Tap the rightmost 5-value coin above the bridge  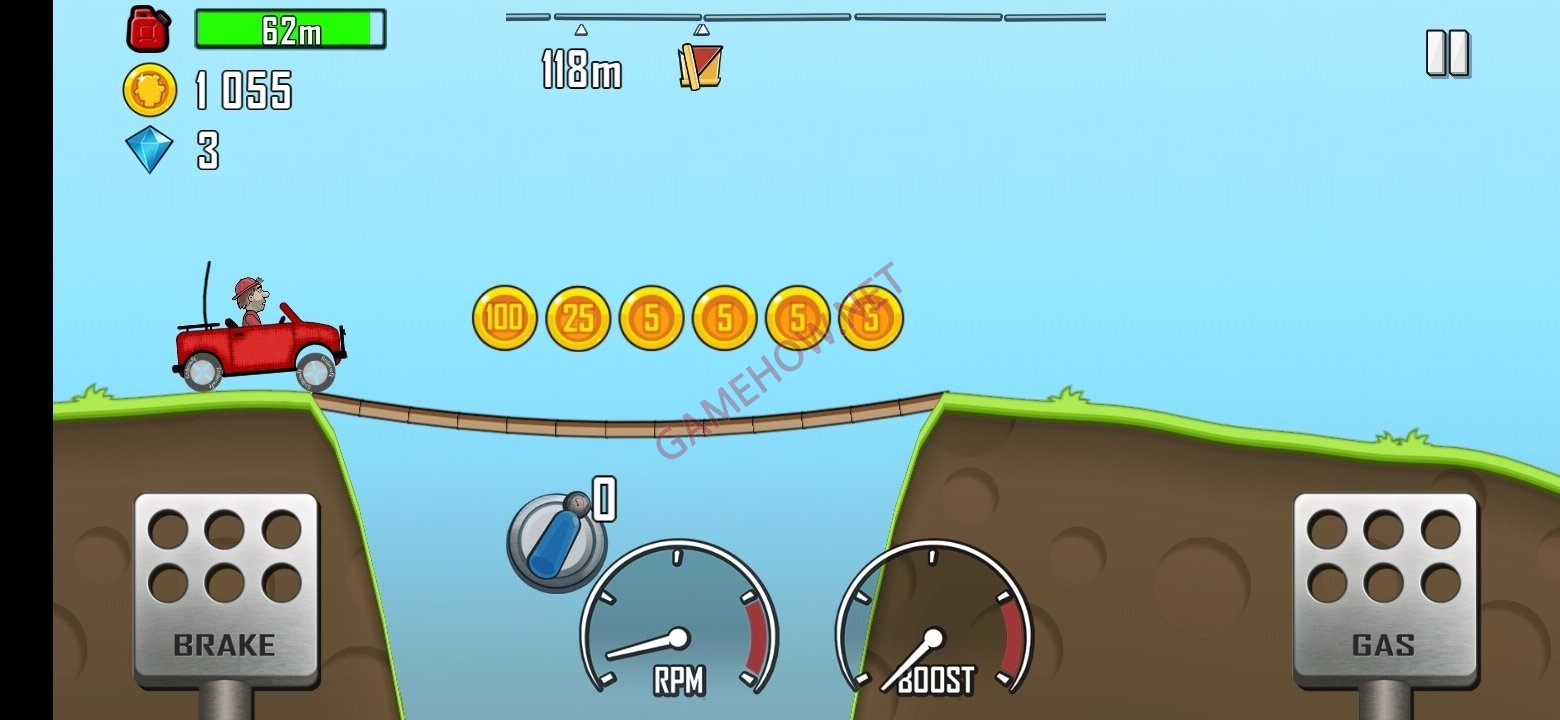tap(871, 315)
